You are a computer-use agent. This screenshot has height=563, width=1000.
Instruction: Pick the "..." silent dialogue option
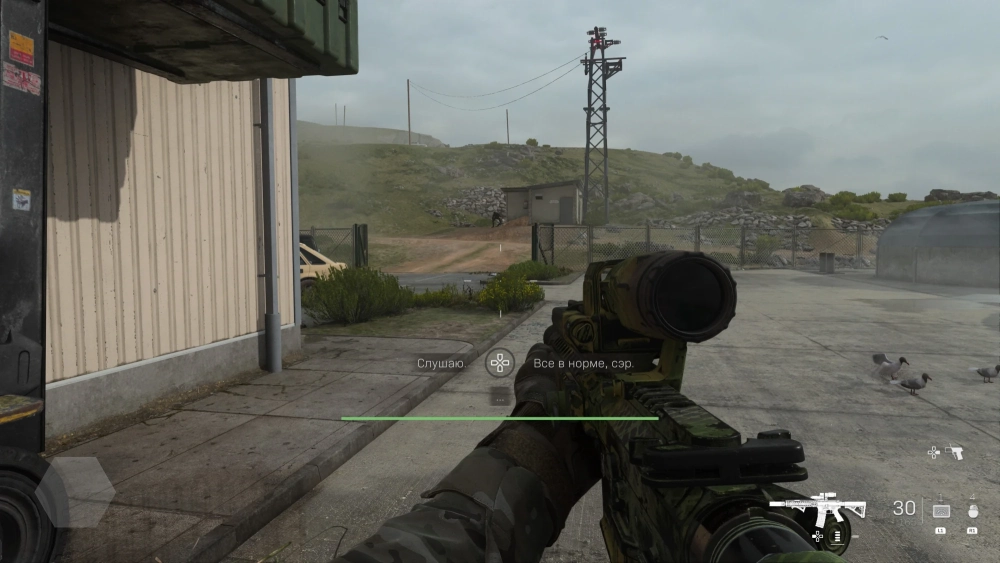point(499,397)
